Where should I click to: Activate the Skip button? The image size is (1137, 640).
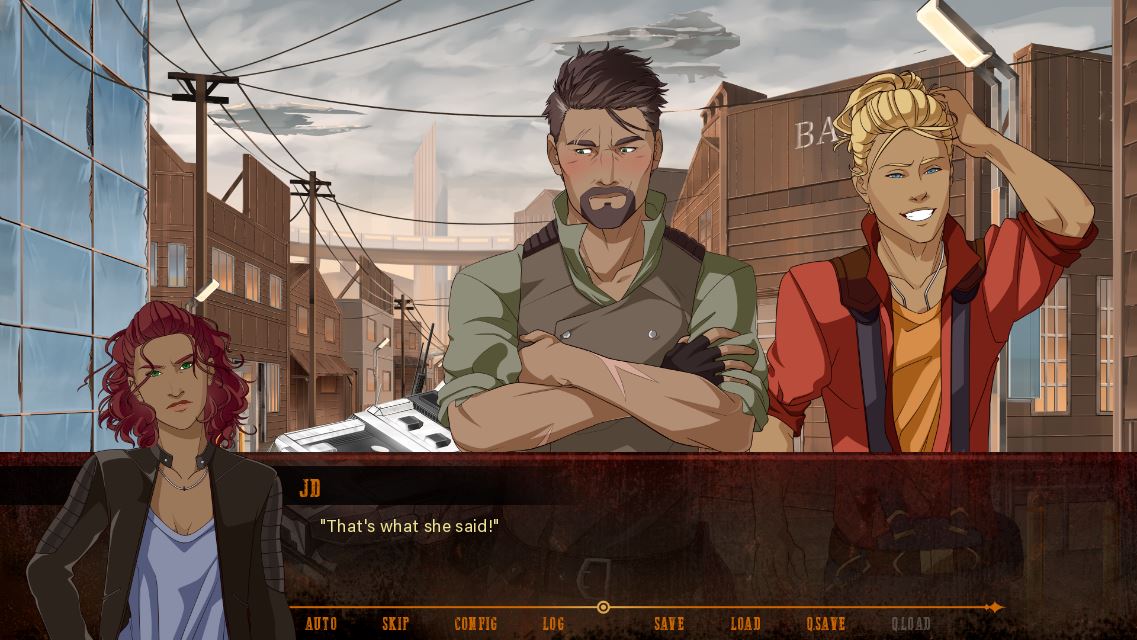[x=396, y=624]
